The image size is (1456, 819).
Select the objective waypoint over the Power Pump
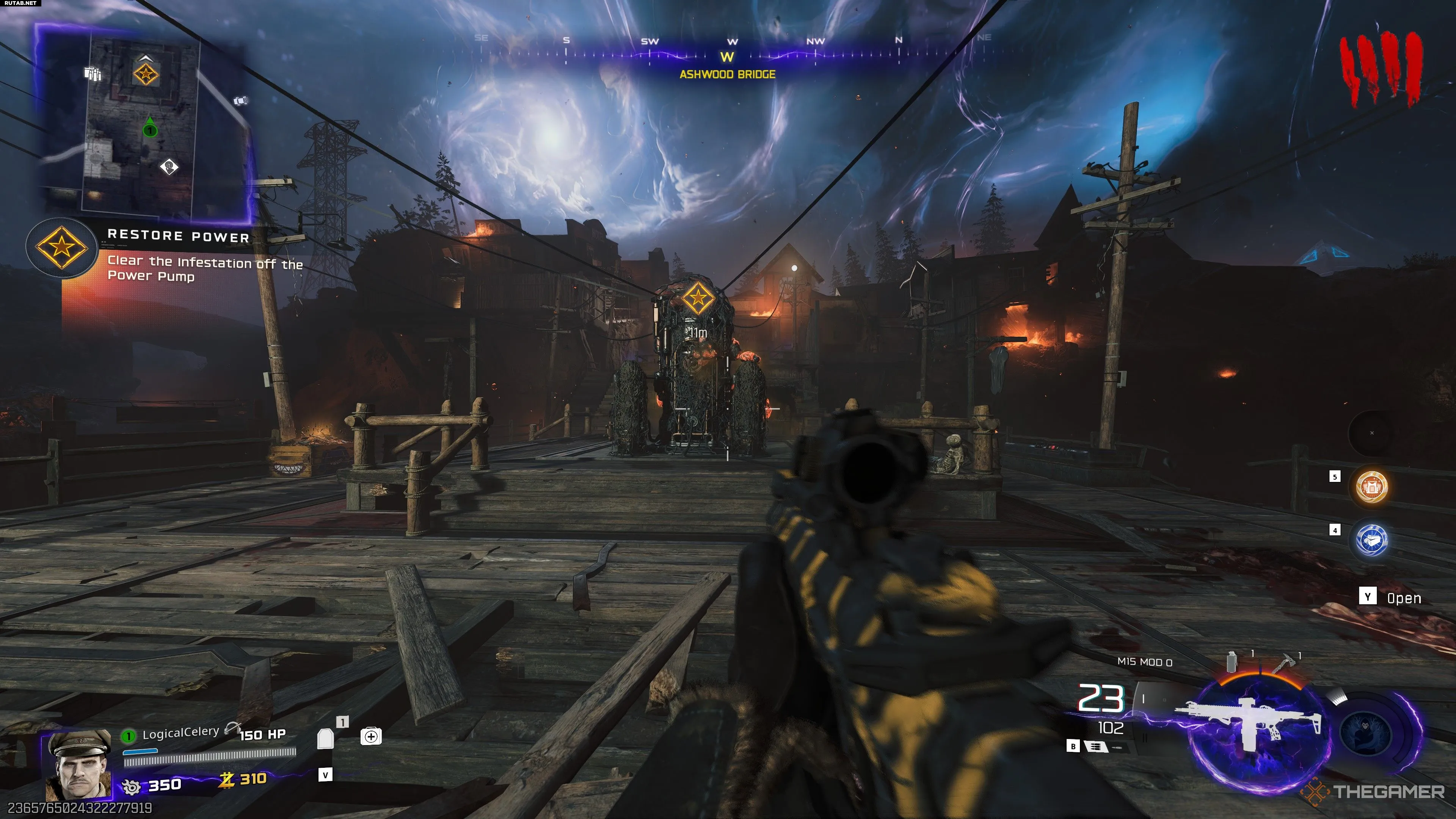tap(697, 297)
